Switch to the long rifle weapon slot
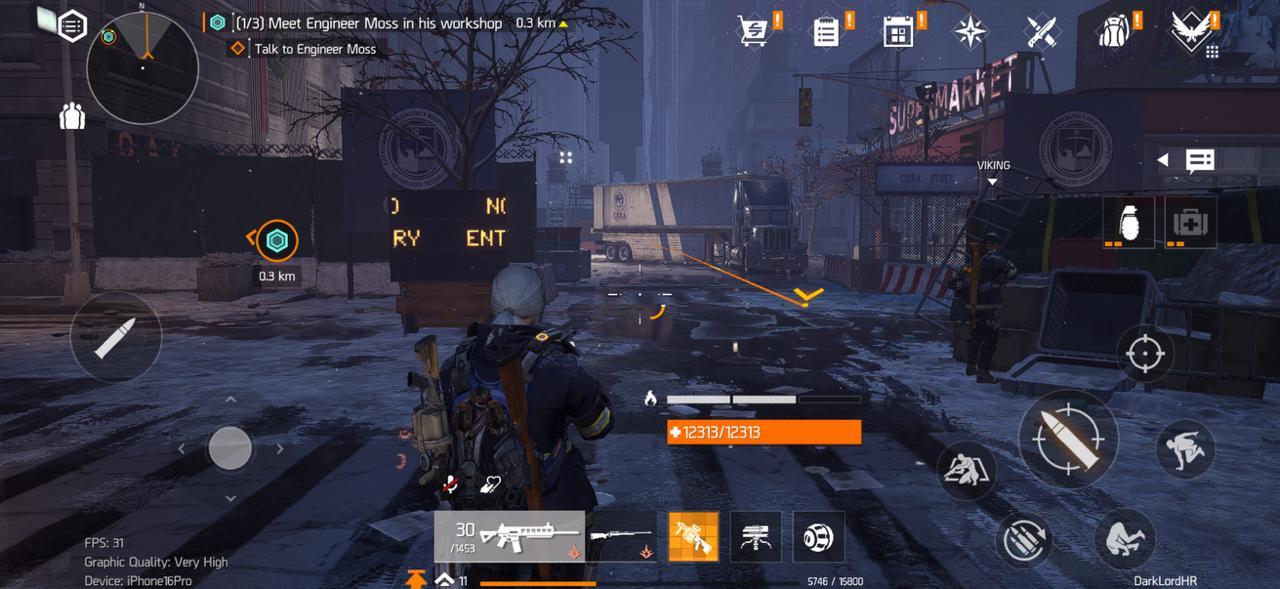1280x589 pixels. (x=621, y=537)
